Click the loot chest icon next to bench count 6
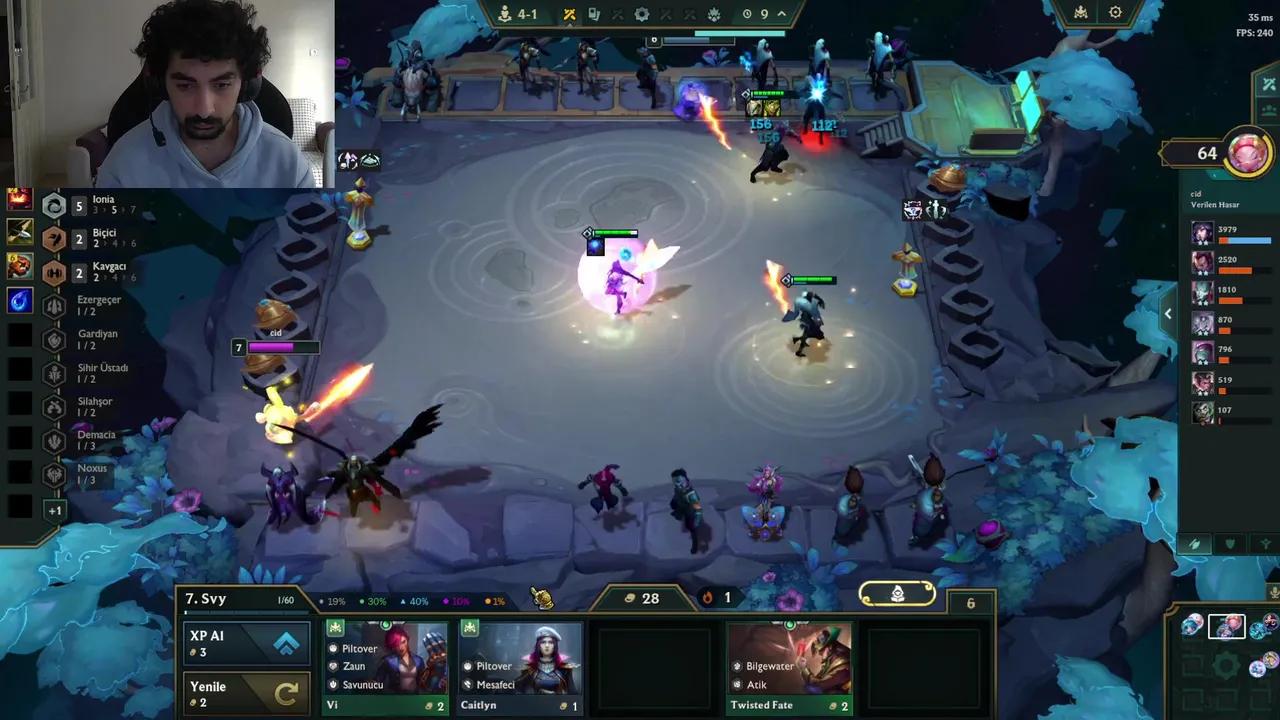Image resolution: width=1280 pixels, height=720 pixels. click(897, 593)
